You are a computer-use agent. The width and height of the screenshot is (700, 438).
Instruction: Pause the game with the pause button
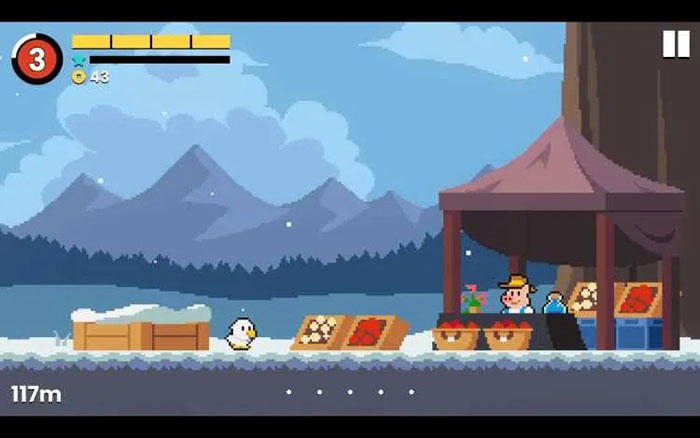click(675, 44)
